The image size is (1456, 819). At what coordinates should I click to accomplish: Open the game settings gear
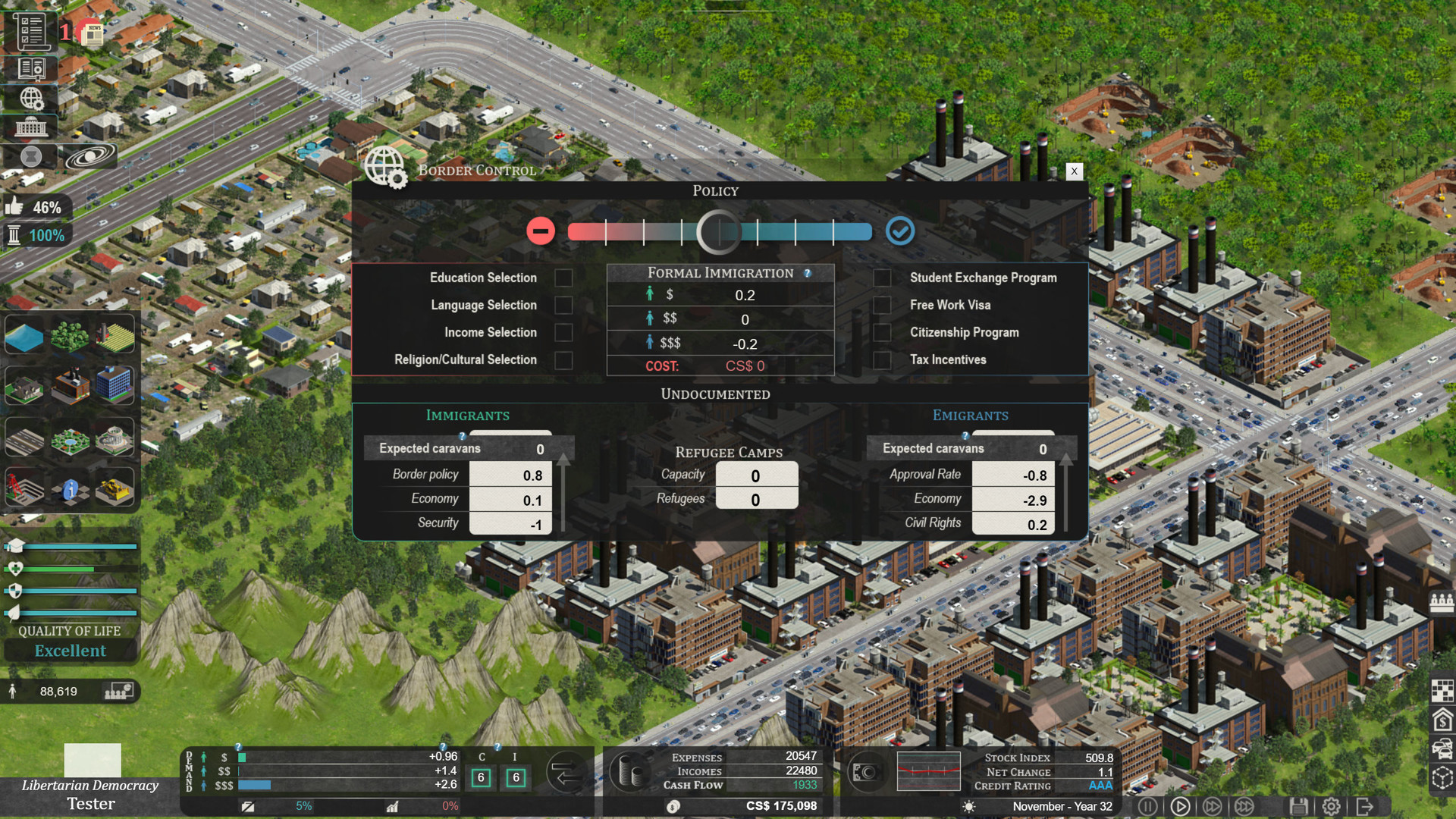(1331, 807)
